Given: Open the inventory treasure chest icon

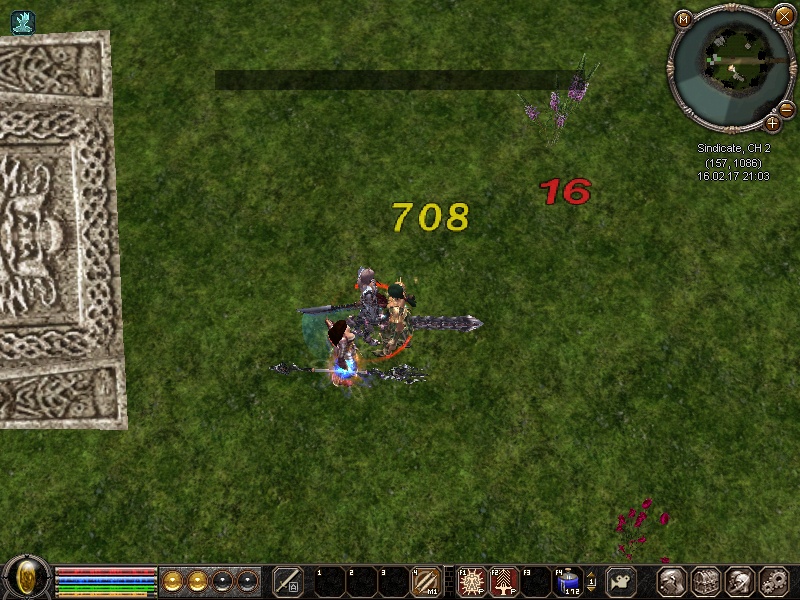Looking at the screenshot, I should tap(706, 581).
